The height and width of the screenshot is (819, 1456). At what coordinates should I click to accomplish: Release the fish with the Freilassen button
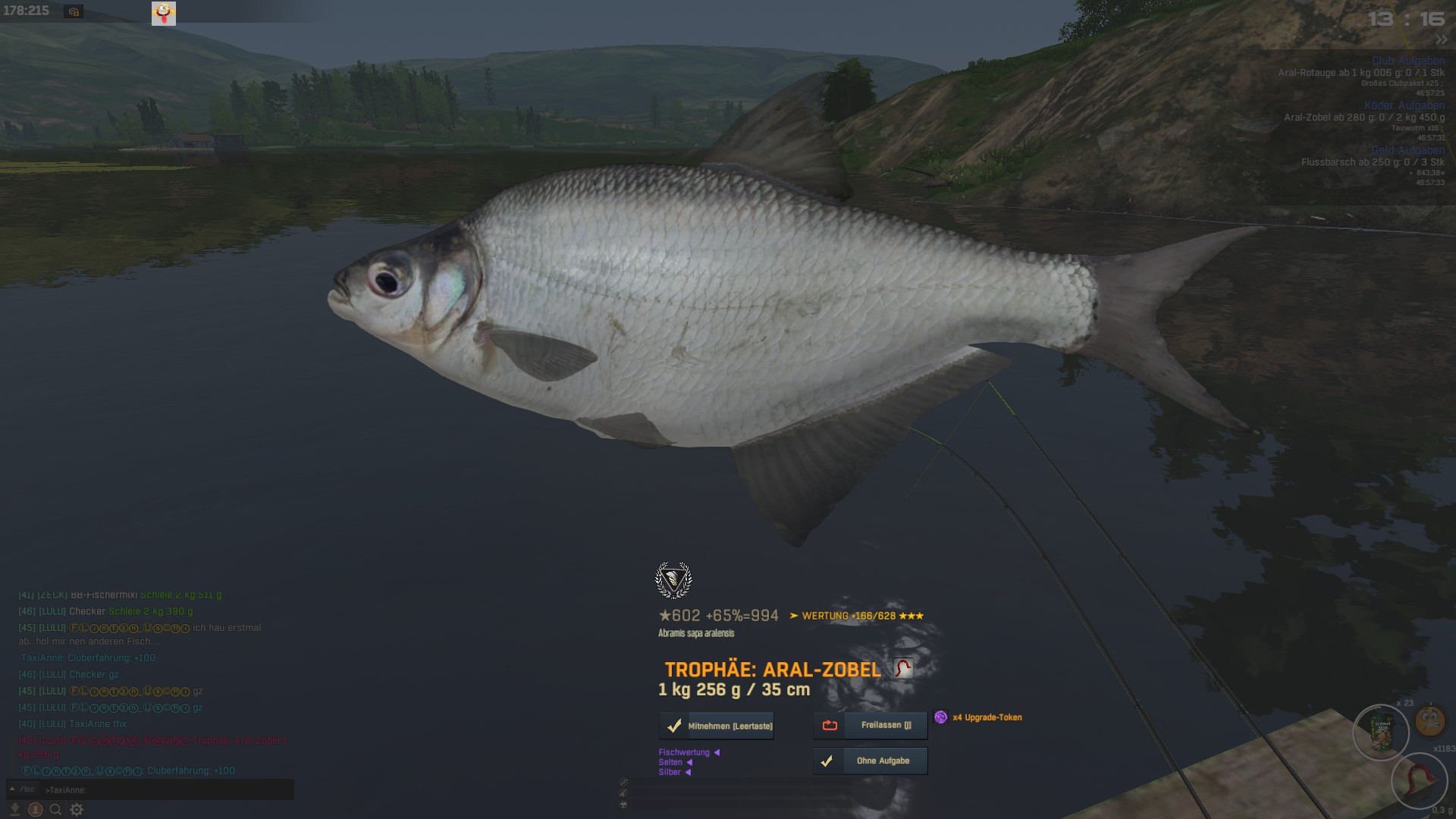click(871, 725)
